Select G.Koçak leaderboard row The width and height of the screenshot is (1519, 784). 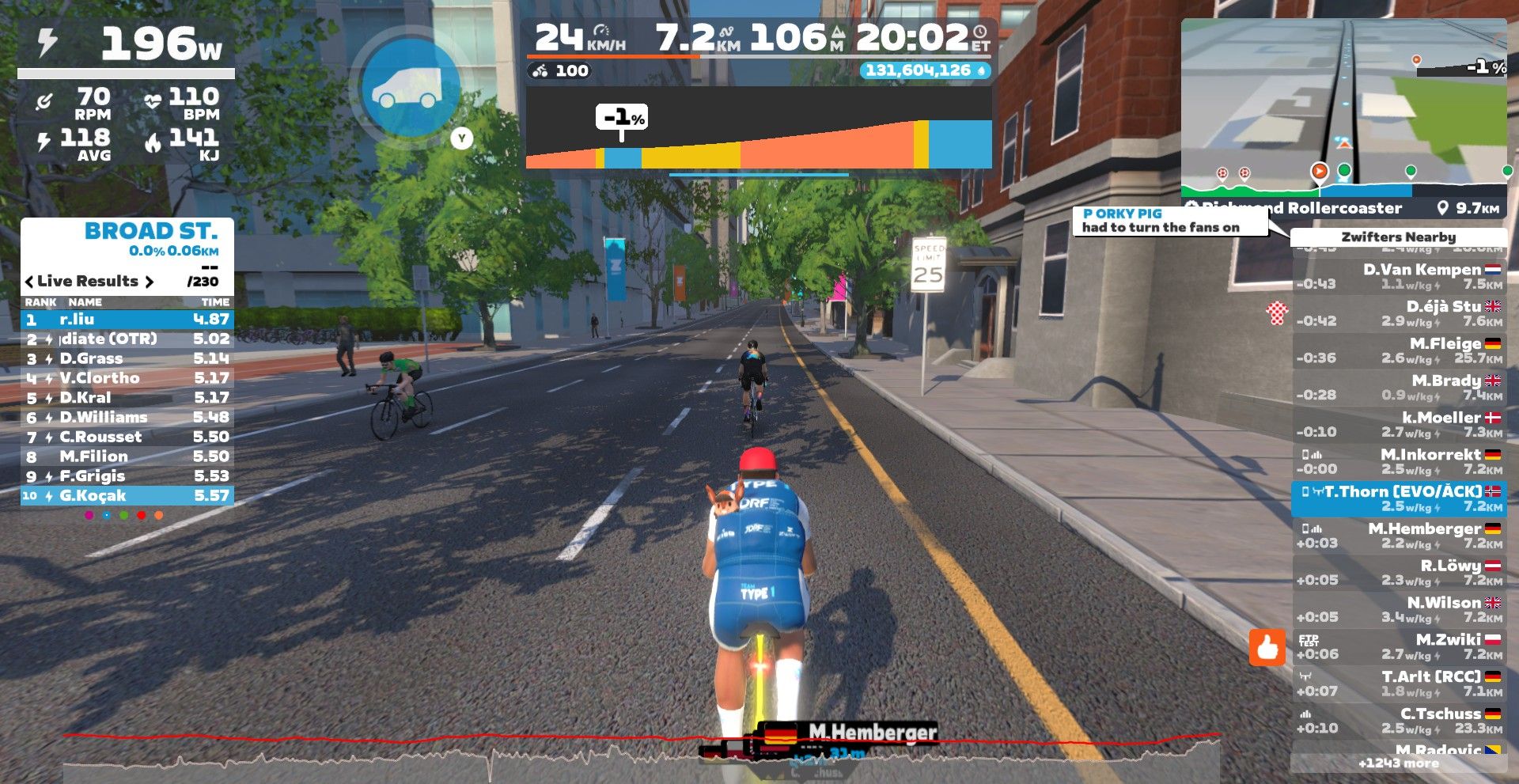(x=127, y=496)
